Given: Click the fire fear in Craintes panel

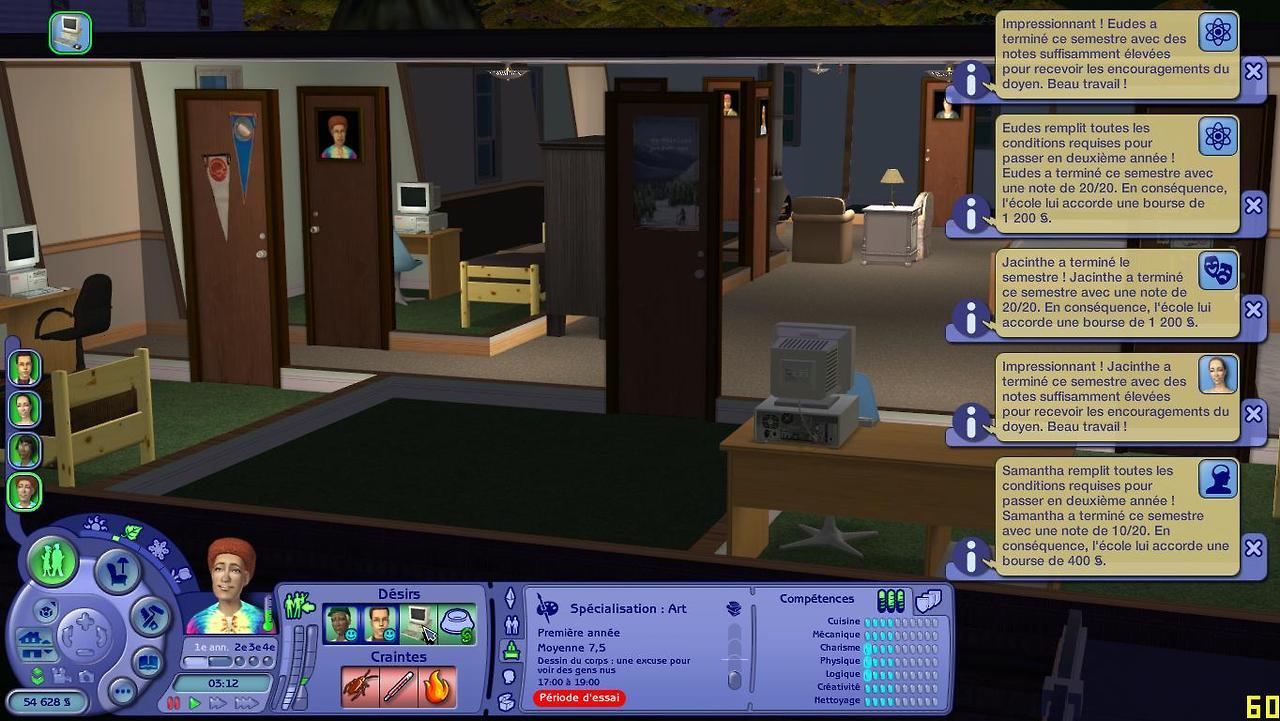Looking at the screenshot, I should (437, 687).
